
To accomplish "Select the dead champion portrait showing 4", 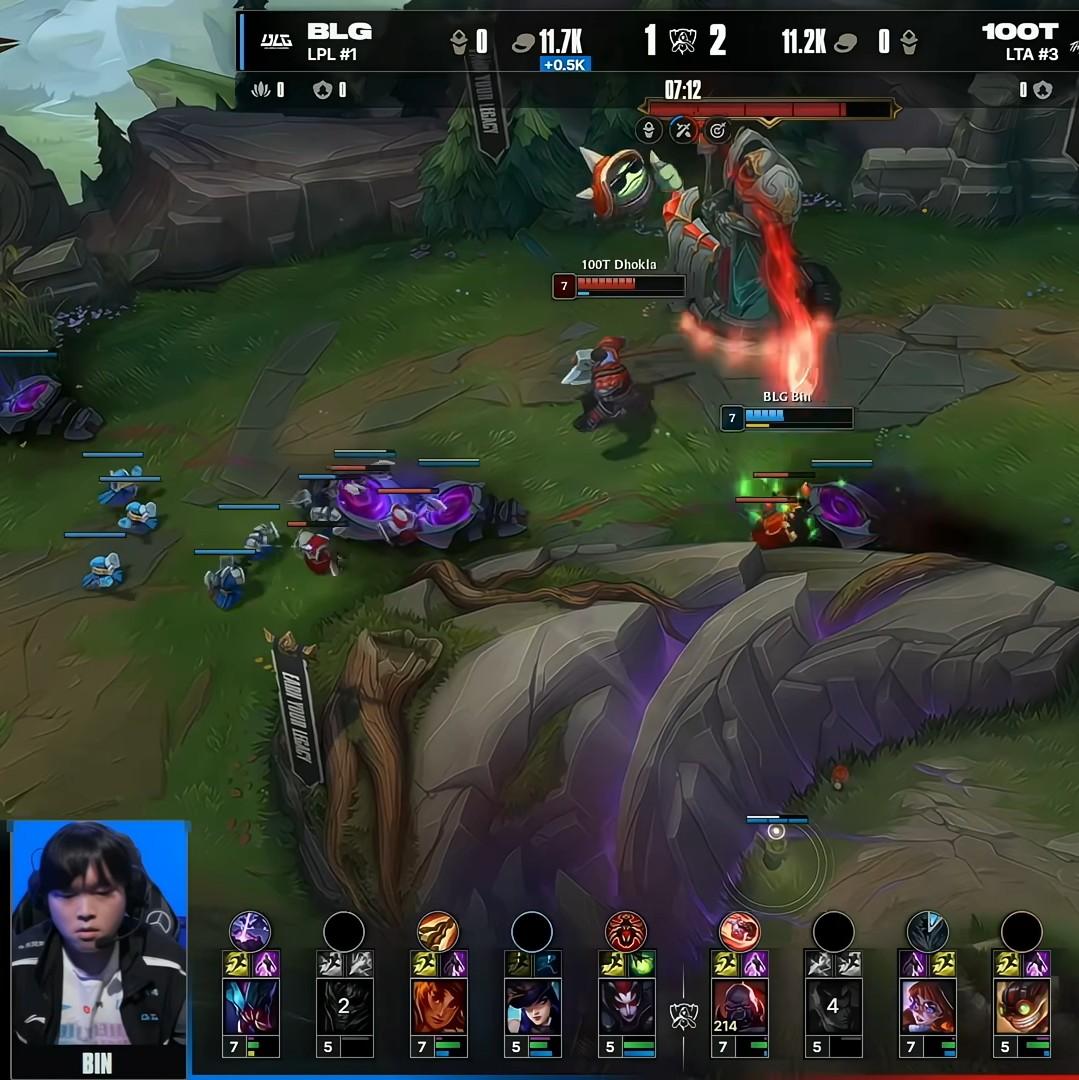I will point(833,1006).
